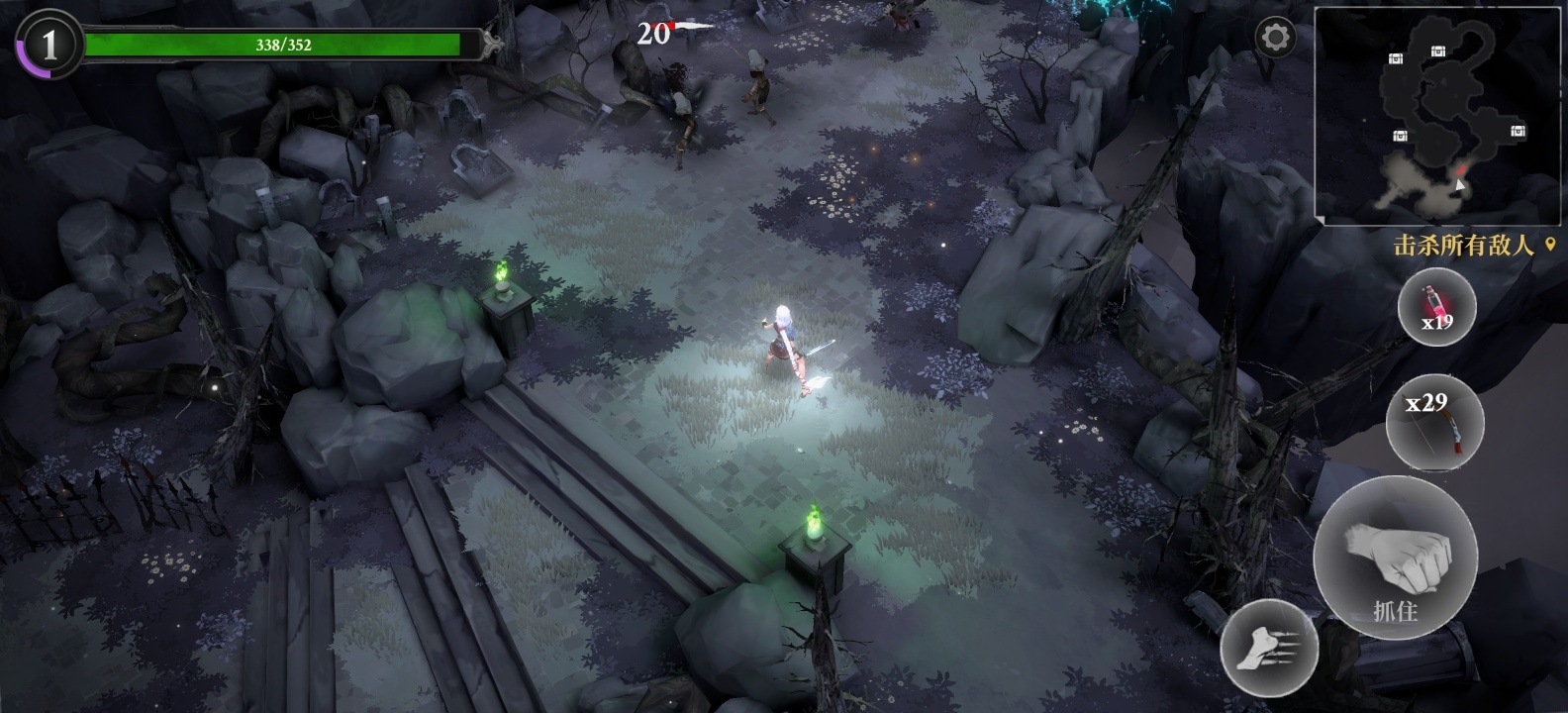Activate the x29 throwing weapon item
This screenshot has width=1568, height=713.
(1434, 422)
